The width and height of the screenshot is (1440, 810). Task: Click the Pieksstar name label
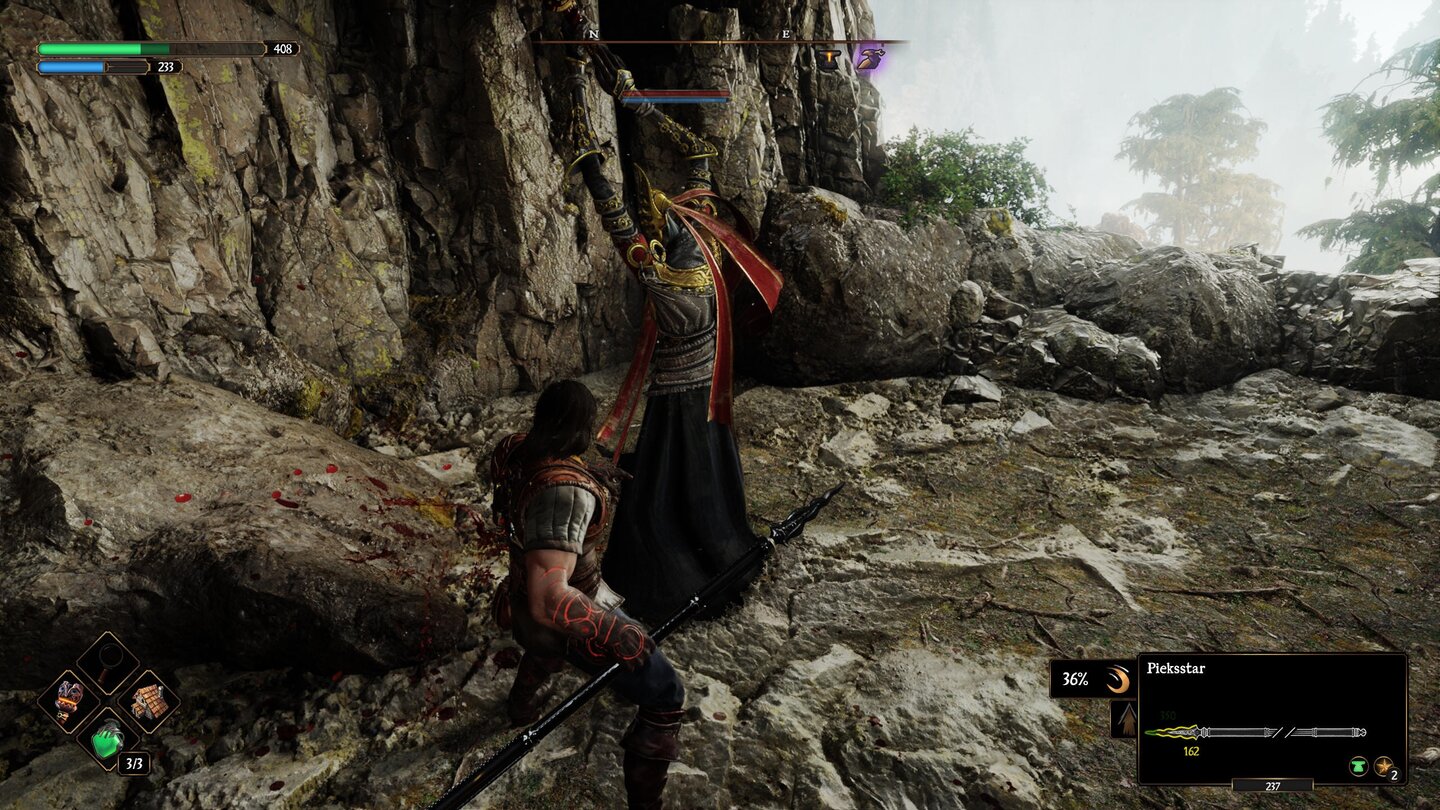pyautogui.click(x=1176, y=667)
